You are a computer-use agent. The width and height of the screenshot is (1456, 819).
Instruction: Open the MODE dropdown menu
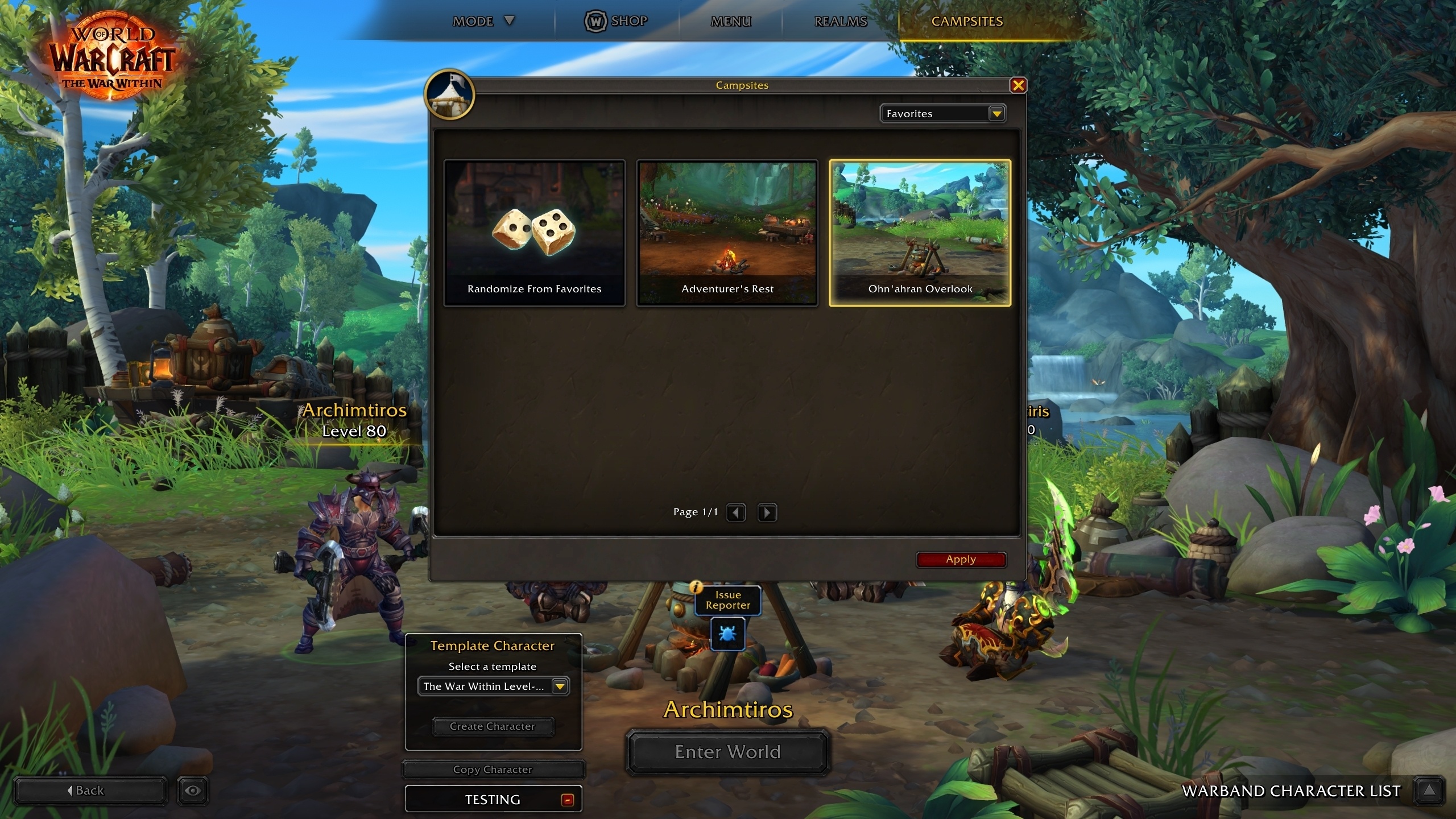(x=483, y=21)
